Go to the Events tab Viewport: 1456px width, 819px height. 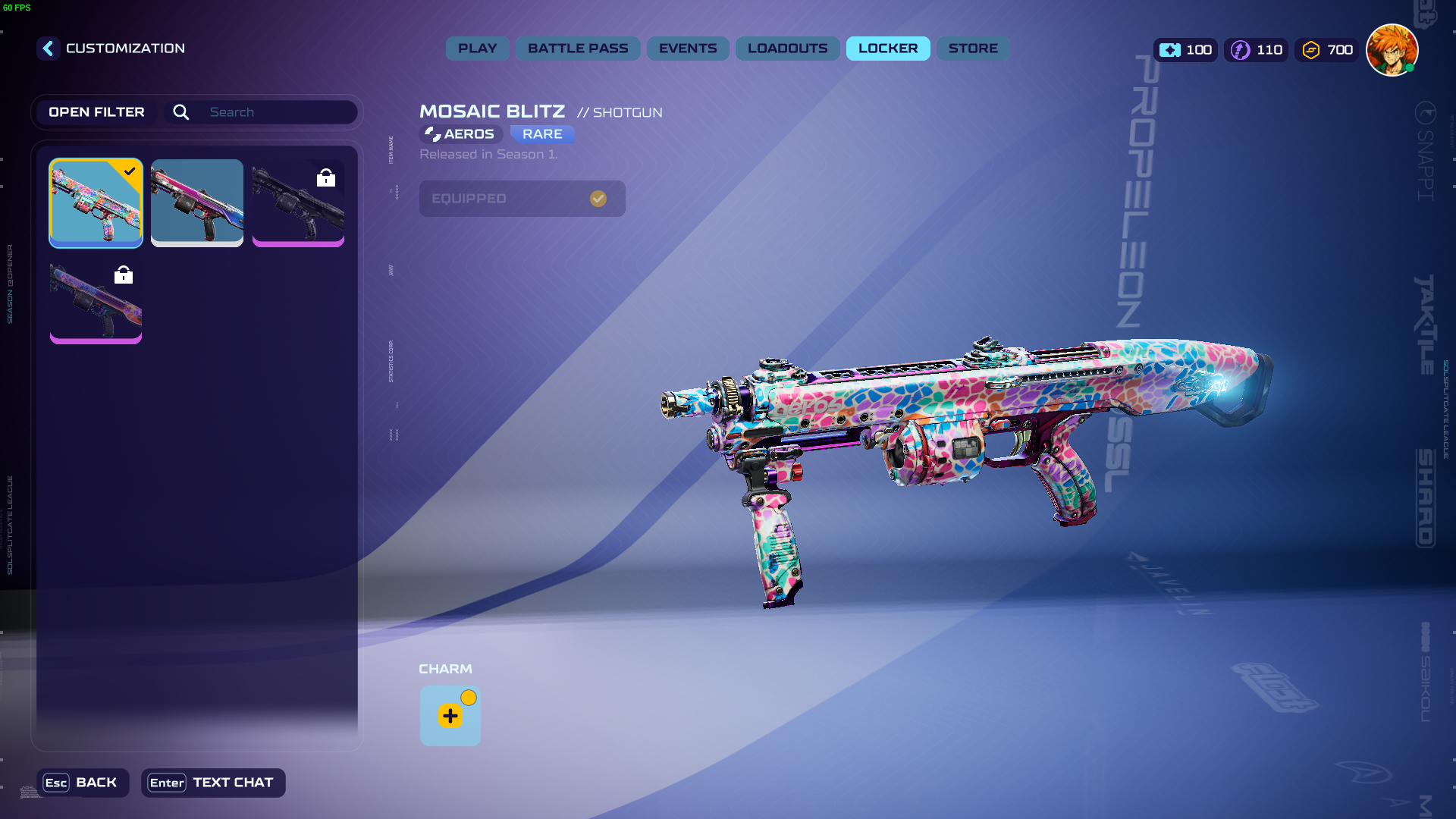[687, 49]
